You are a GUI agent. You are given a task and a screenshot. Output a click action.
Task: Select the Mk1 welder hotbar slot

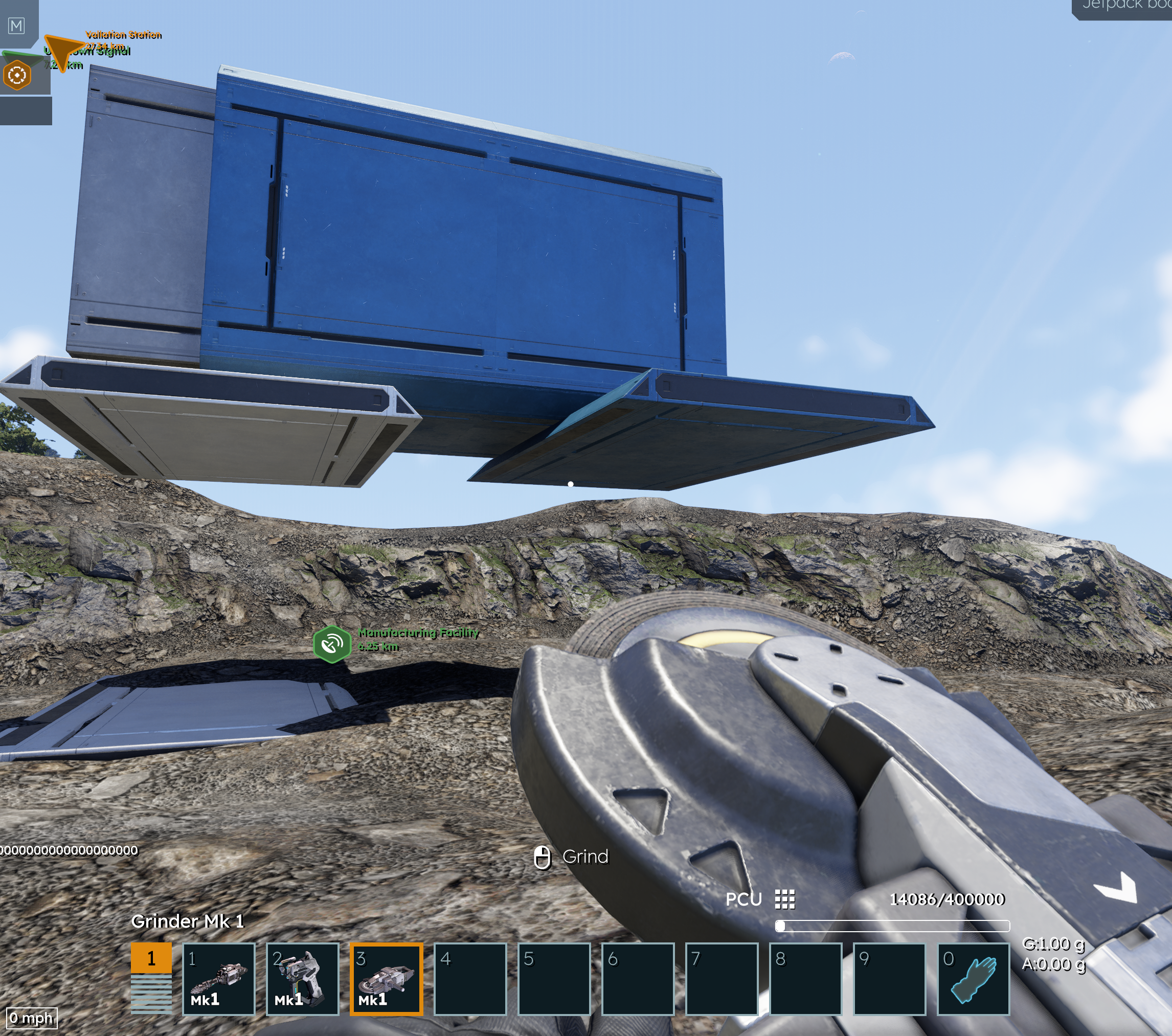click(x=302, y=979)
